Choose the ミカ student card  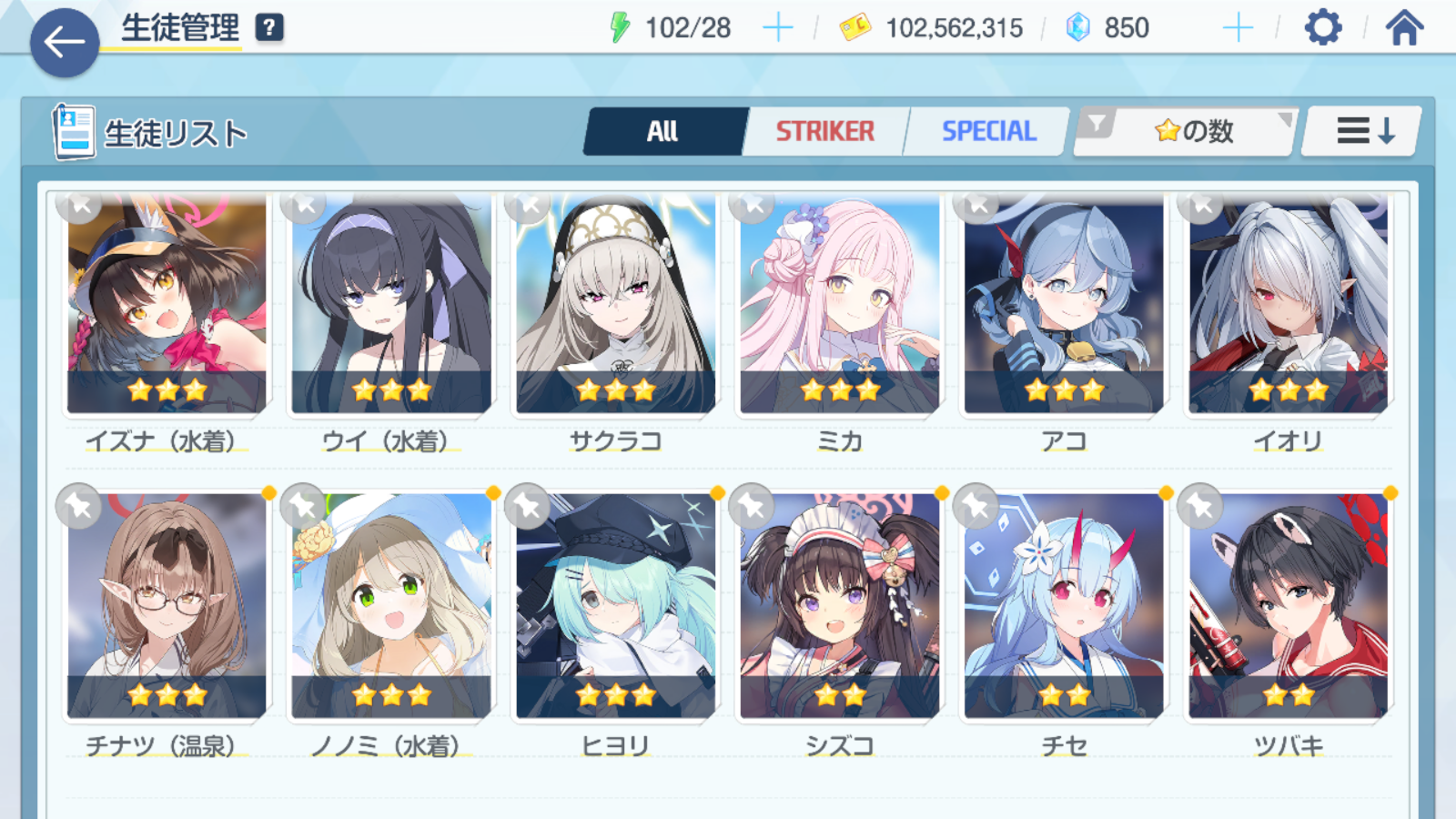coord(839,305)
